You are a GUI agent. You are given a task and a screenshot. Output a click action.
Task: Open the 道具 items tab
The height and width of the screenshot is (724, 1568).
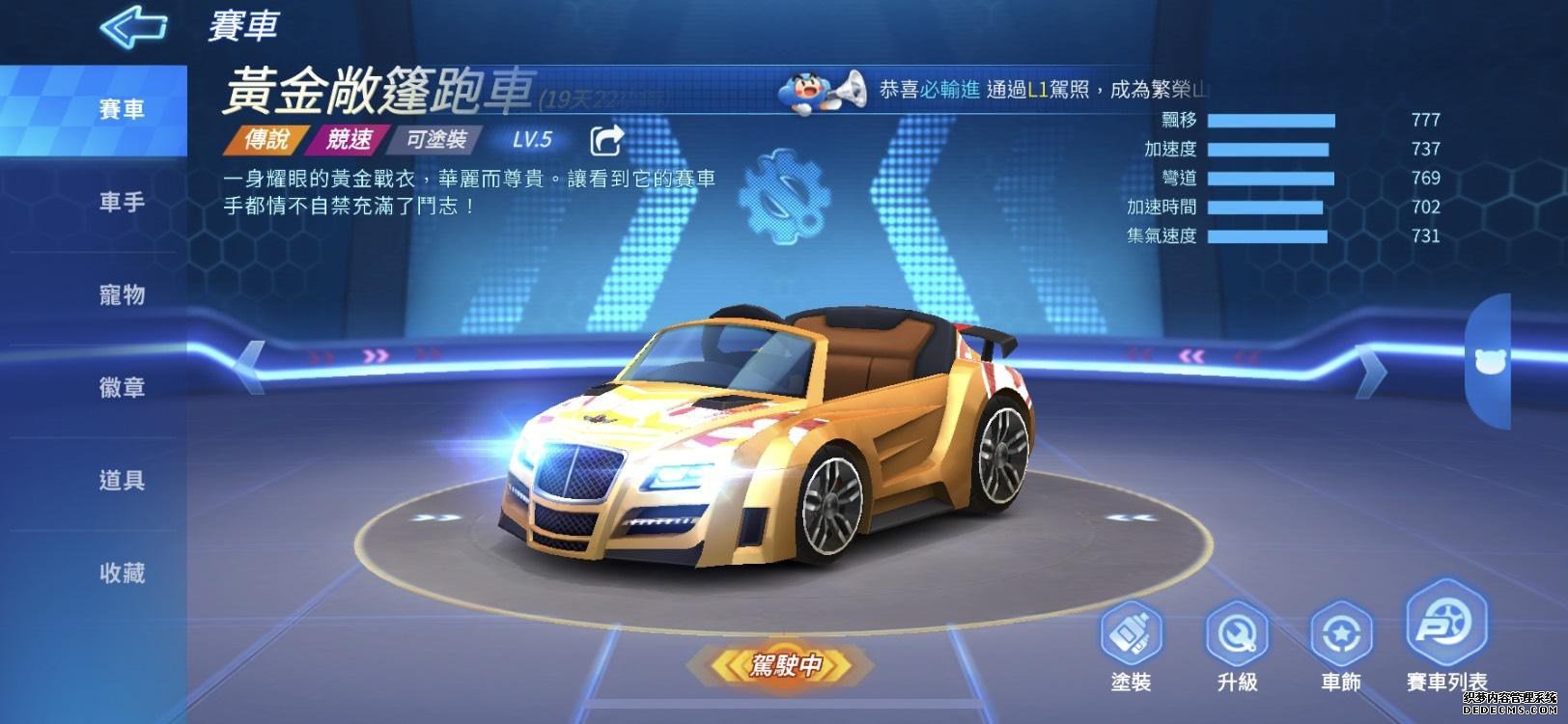[120, 480]
